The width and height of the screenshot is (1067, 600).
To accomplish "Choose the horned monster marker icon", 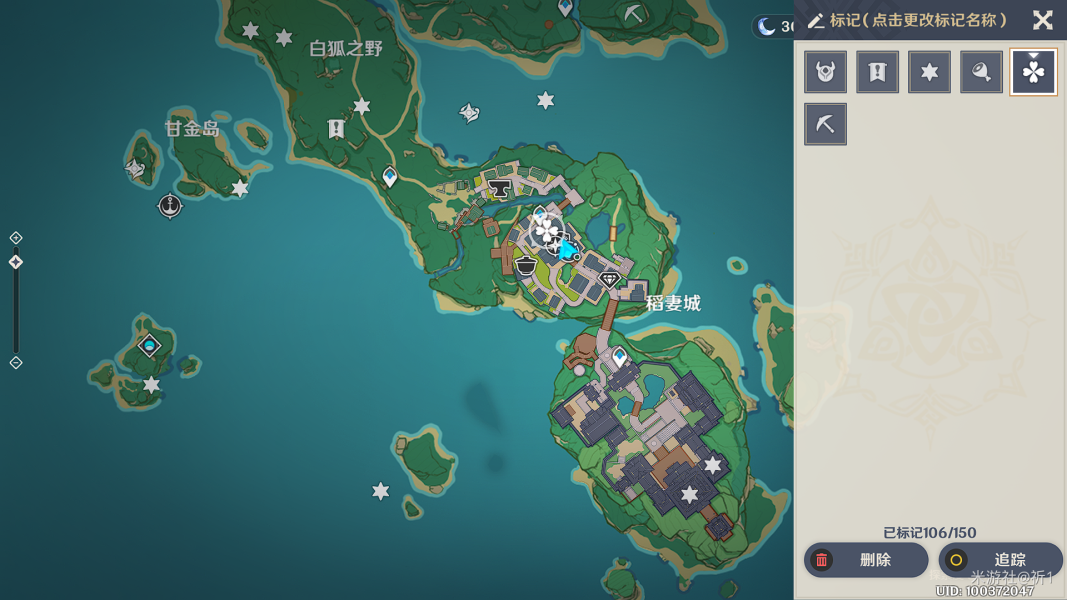I will point(825,72).
